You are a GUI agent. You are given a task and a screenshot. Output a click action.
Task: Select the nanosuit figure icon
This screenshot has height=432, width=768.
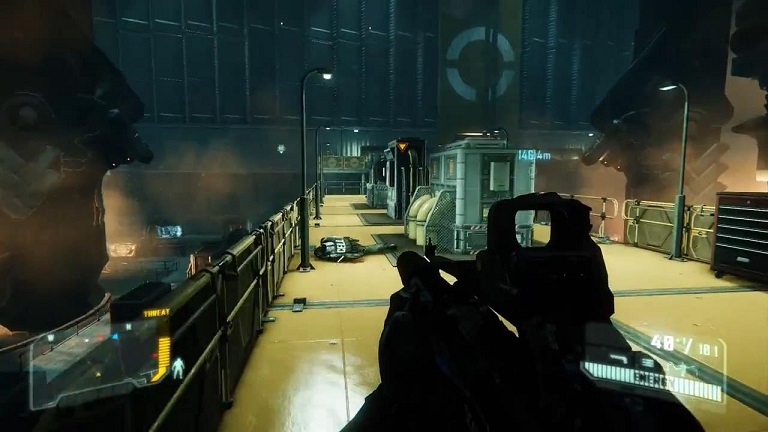tap(180, 368)
